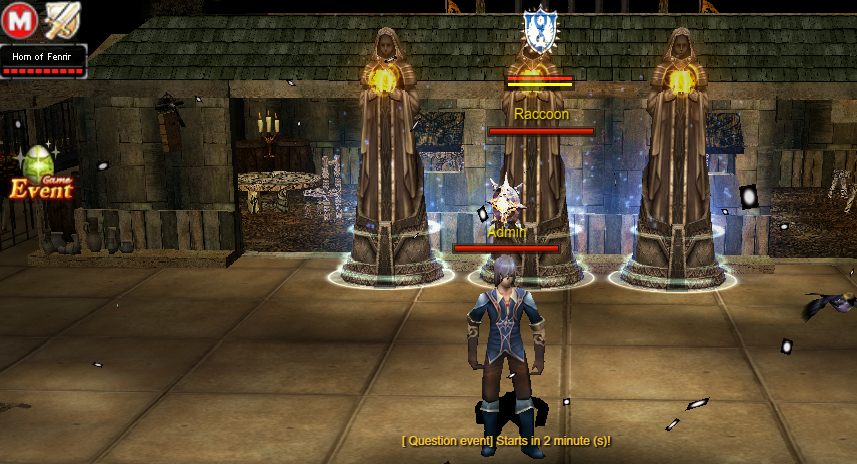Click the red M icon

pos(21,20)
